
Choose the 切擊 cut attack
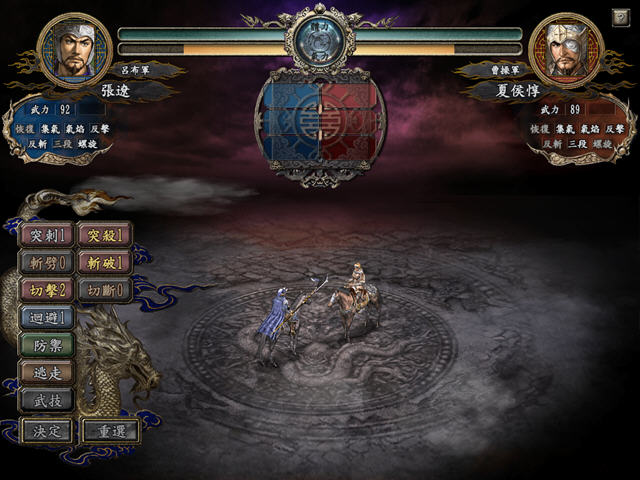47,290
